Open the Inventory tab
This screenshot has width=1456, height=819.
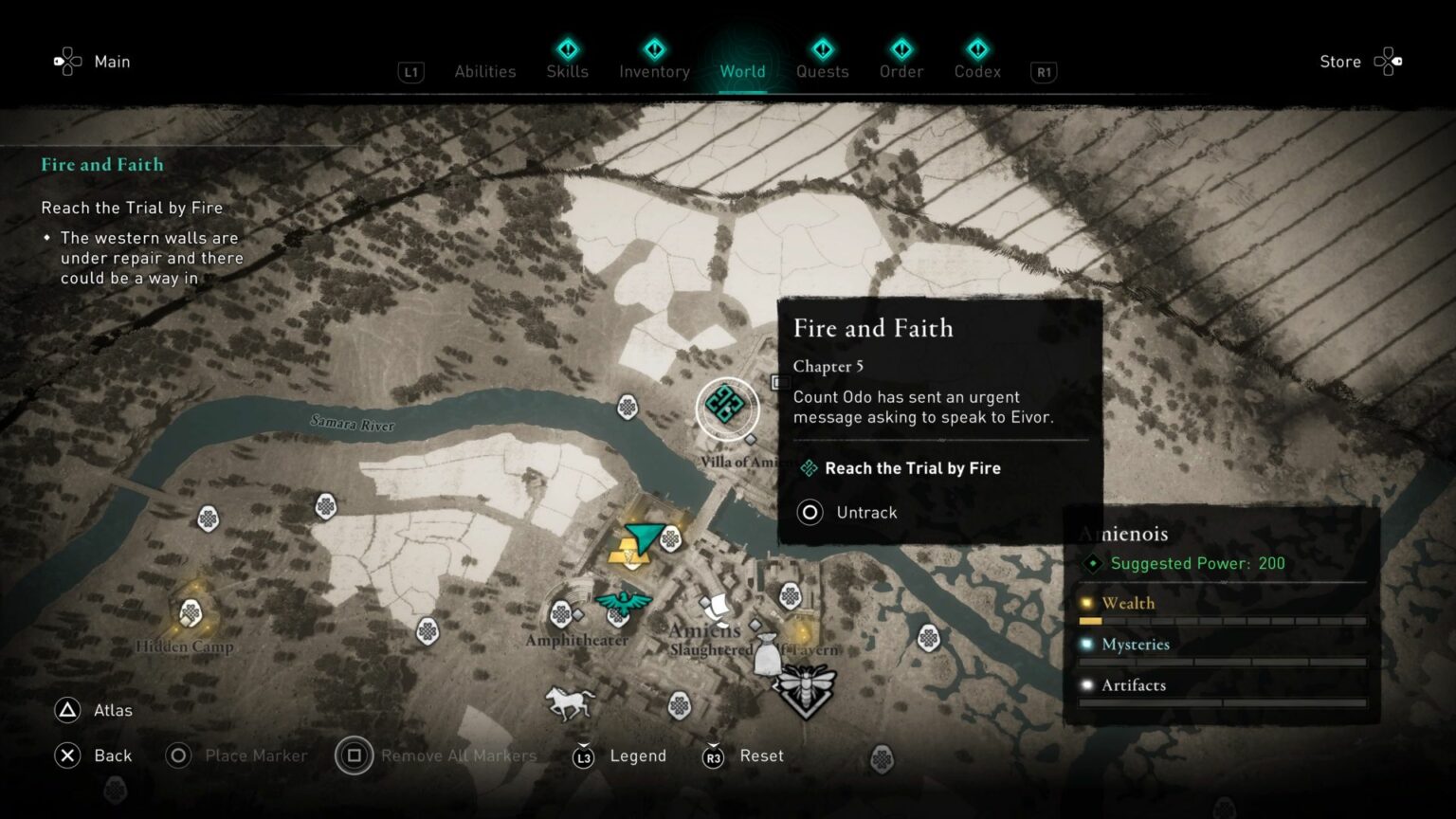pos(654,71)
